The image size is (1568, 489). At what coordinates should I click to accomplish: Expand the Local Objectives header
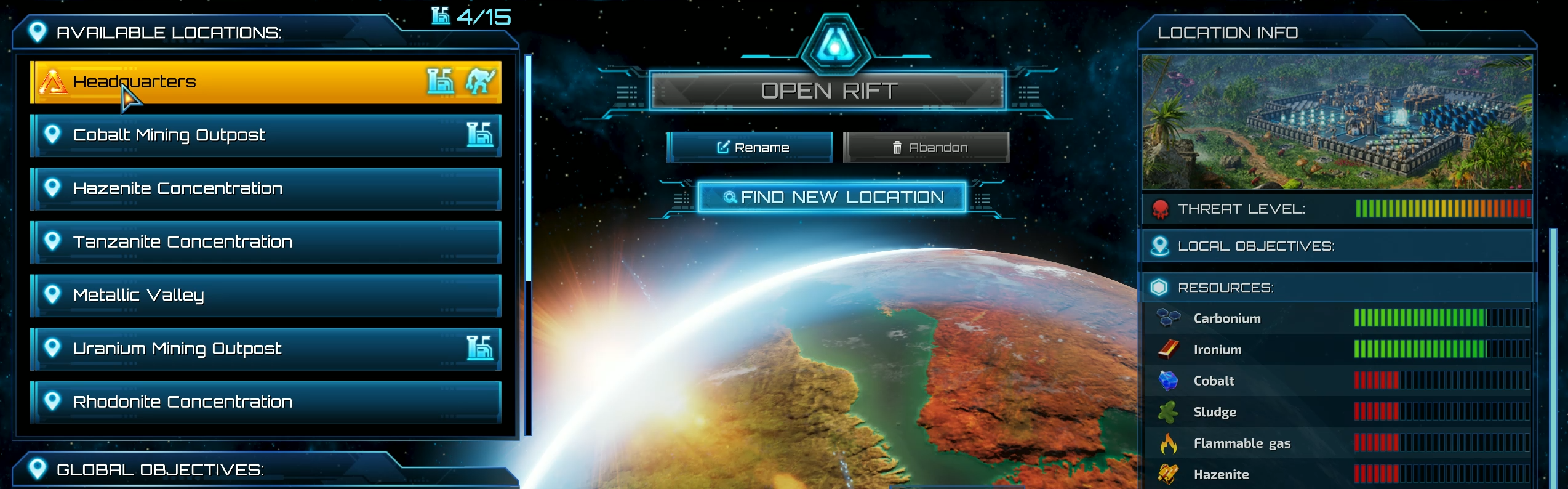coord(1337,246)
